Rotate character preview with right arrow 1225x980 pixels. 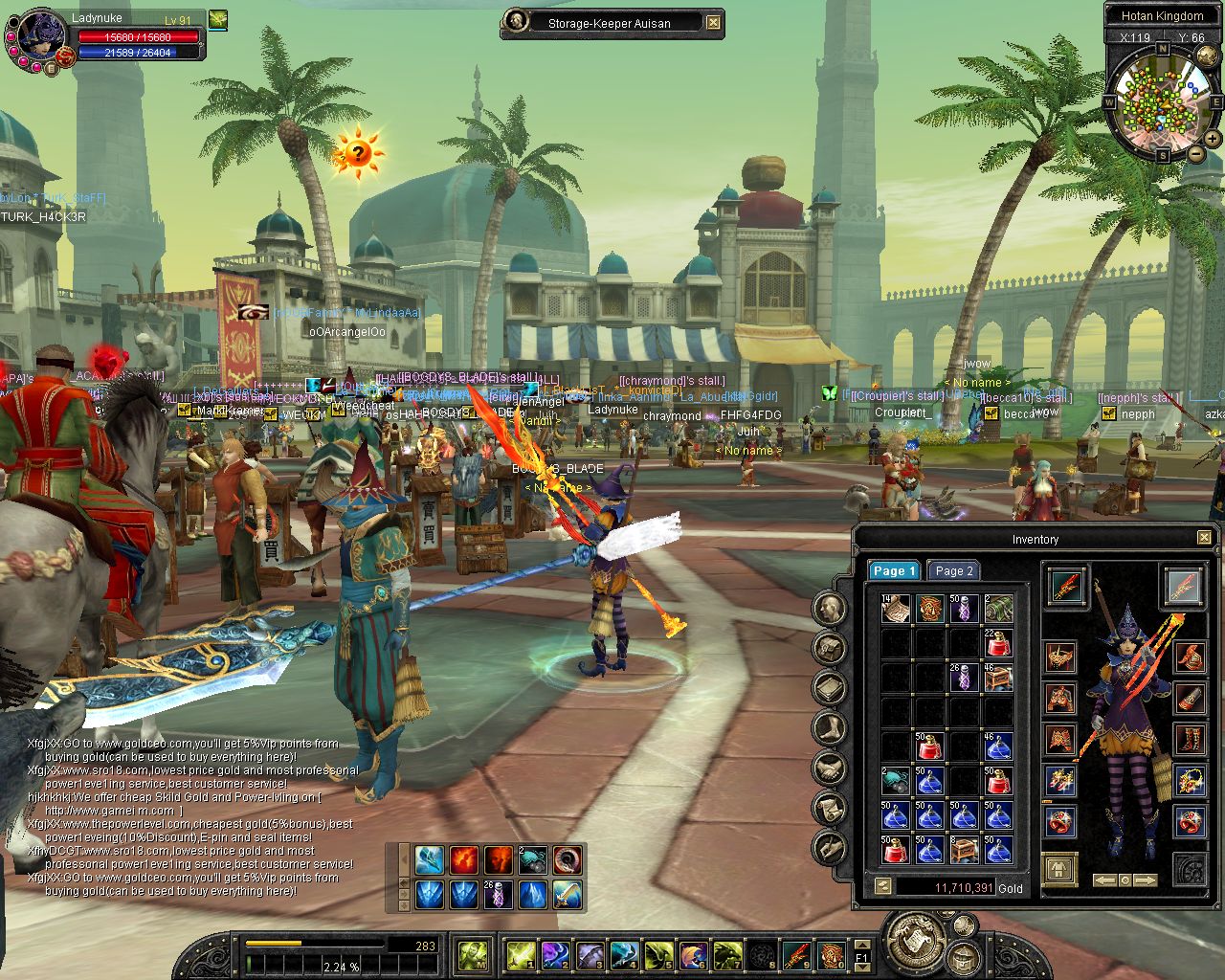pyautogui.click(x=1146, y=880)
